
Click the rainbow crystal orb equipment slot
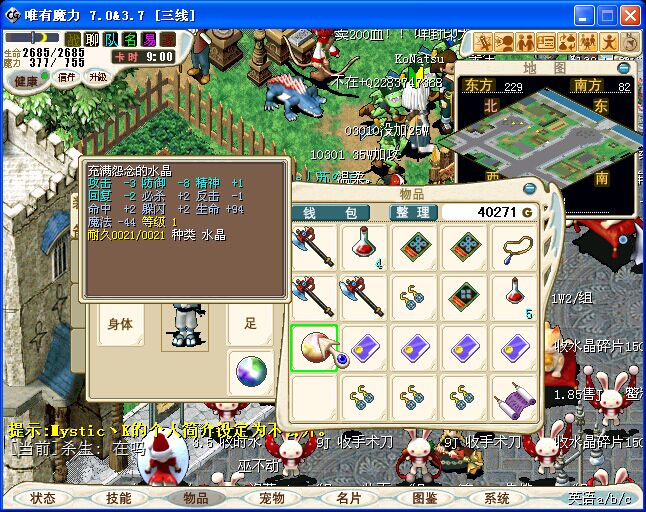coord(249,372)
